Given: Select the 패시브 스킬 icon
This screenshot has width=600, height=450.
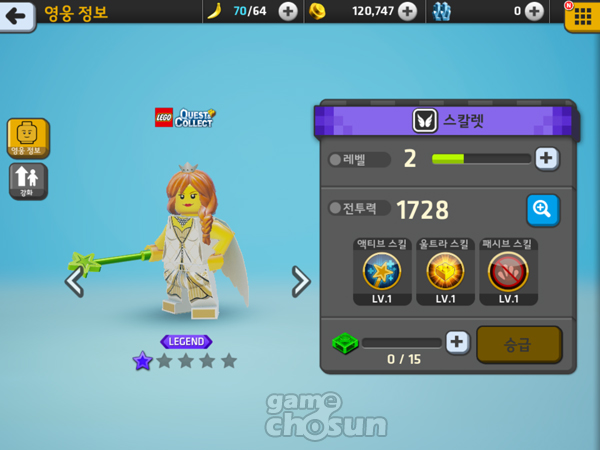Looking at the screenshot, I should click(508, 270).
